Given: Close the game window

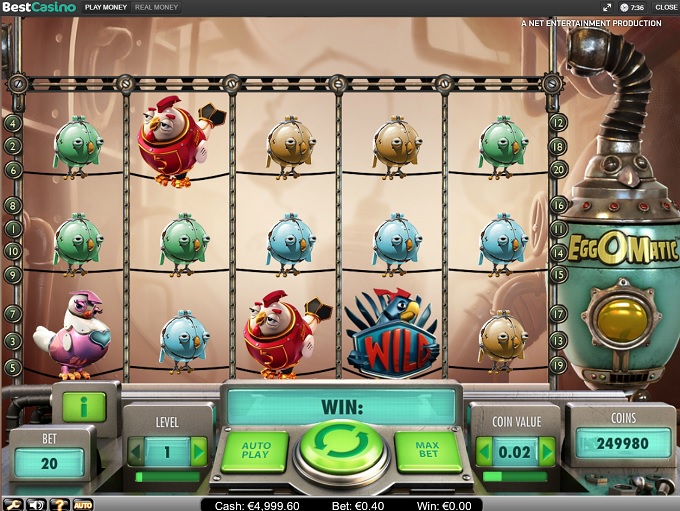Looking at the screenshot, I should coord(666,7).
